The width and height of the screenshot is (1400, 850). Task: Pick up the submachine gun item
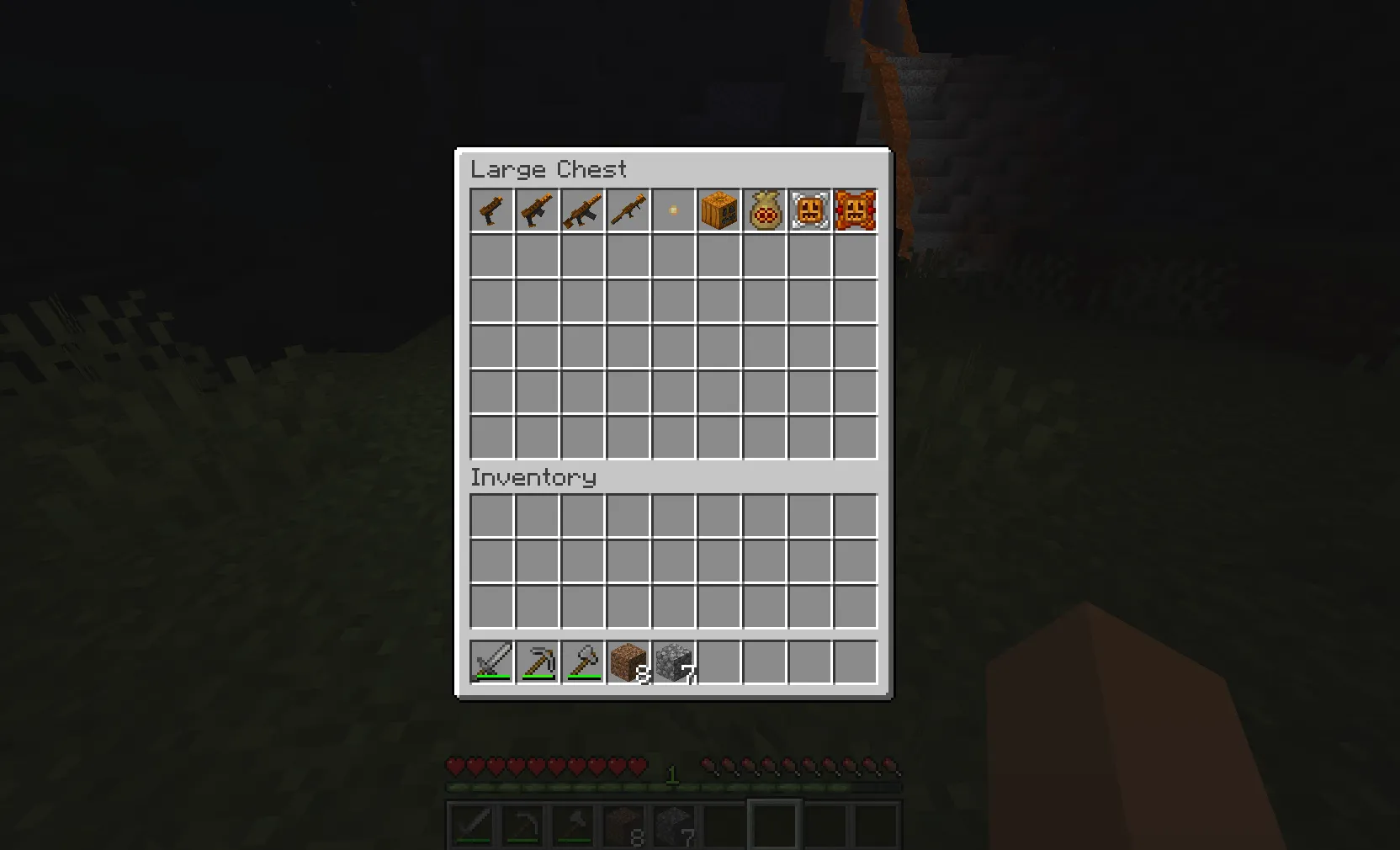click(x=537, y=210)
